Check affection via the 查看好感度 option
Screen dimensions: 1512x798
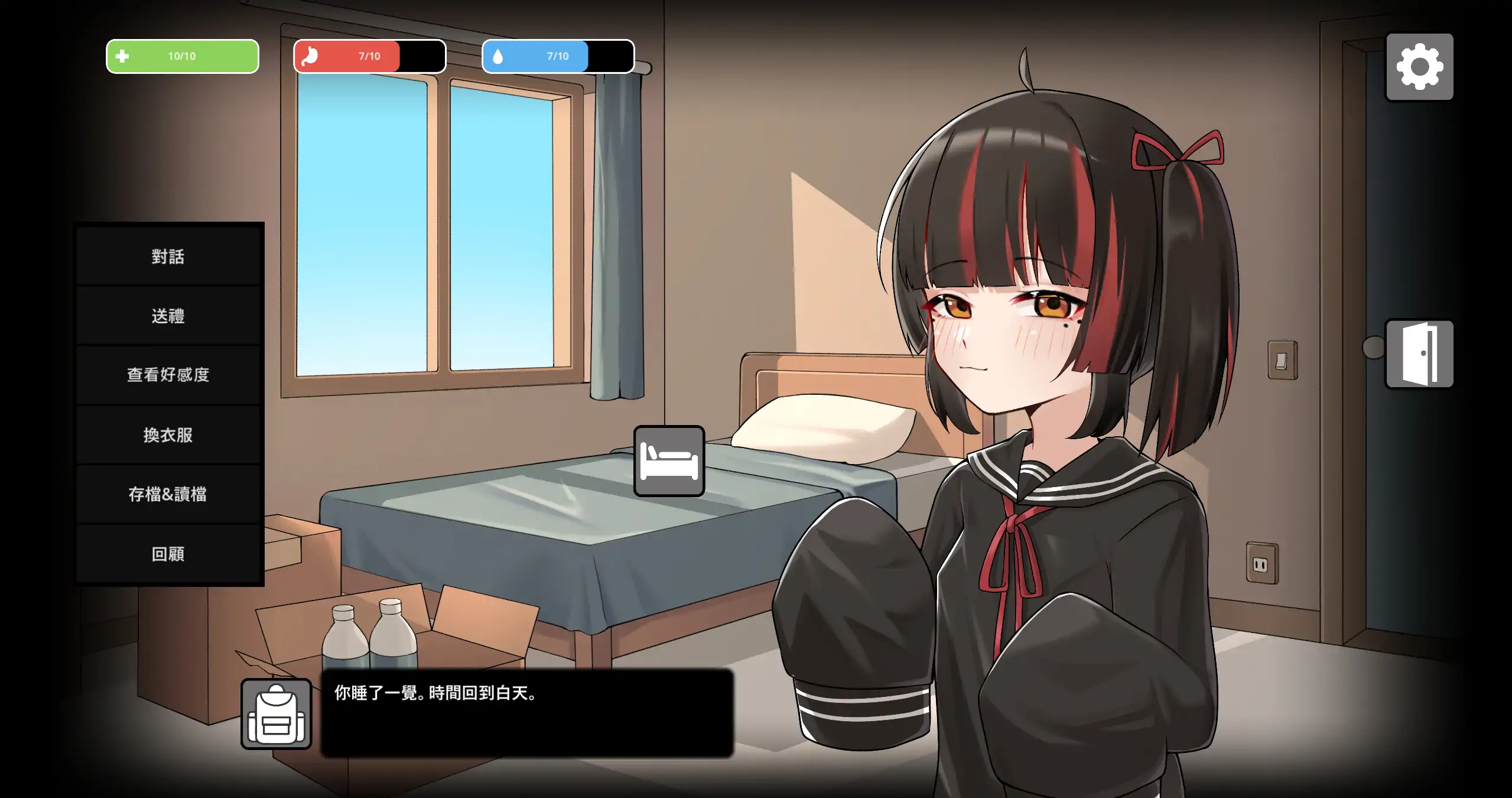[x=168, y=375]
